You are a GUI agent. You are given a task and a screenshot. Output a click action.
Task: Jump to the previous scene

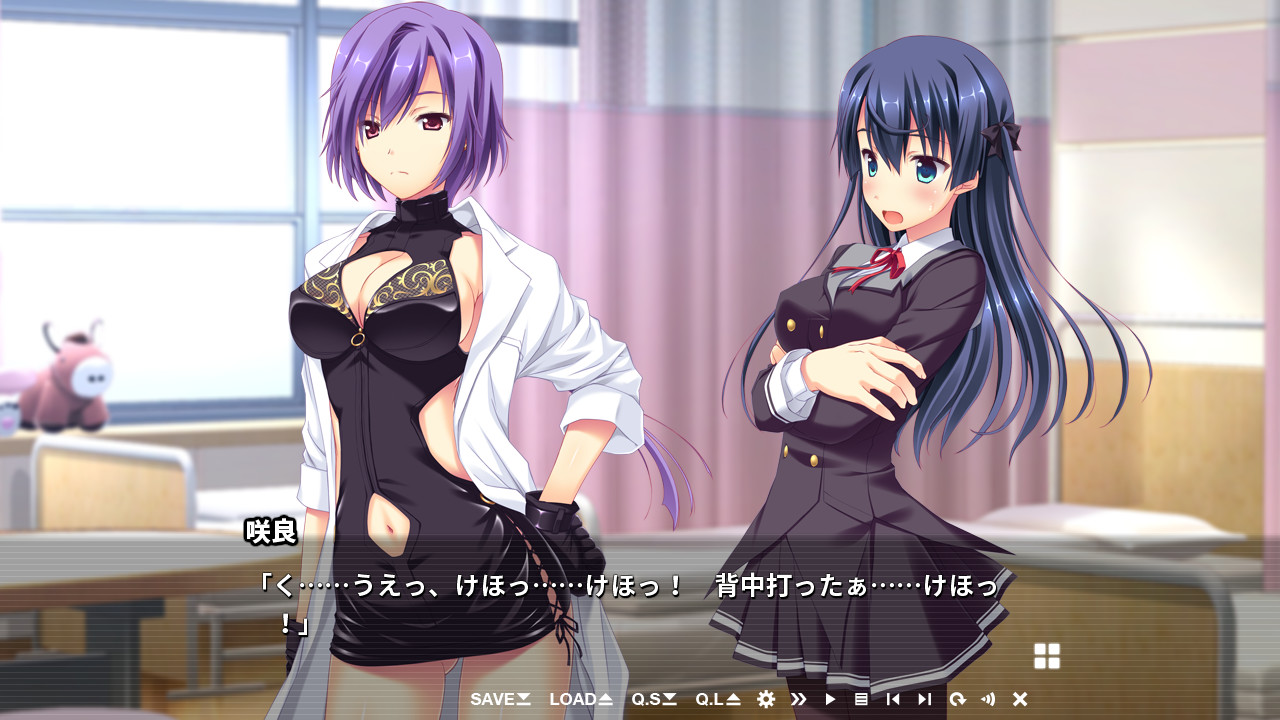point(893,699)
